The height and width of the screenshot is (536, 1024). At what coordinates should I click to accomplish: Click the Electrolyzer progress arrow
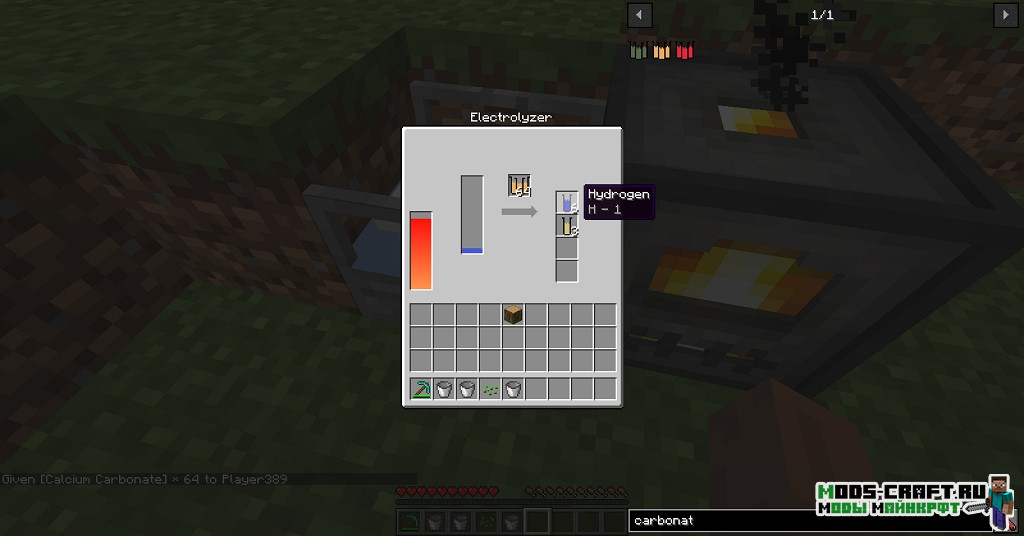(519, 212)
